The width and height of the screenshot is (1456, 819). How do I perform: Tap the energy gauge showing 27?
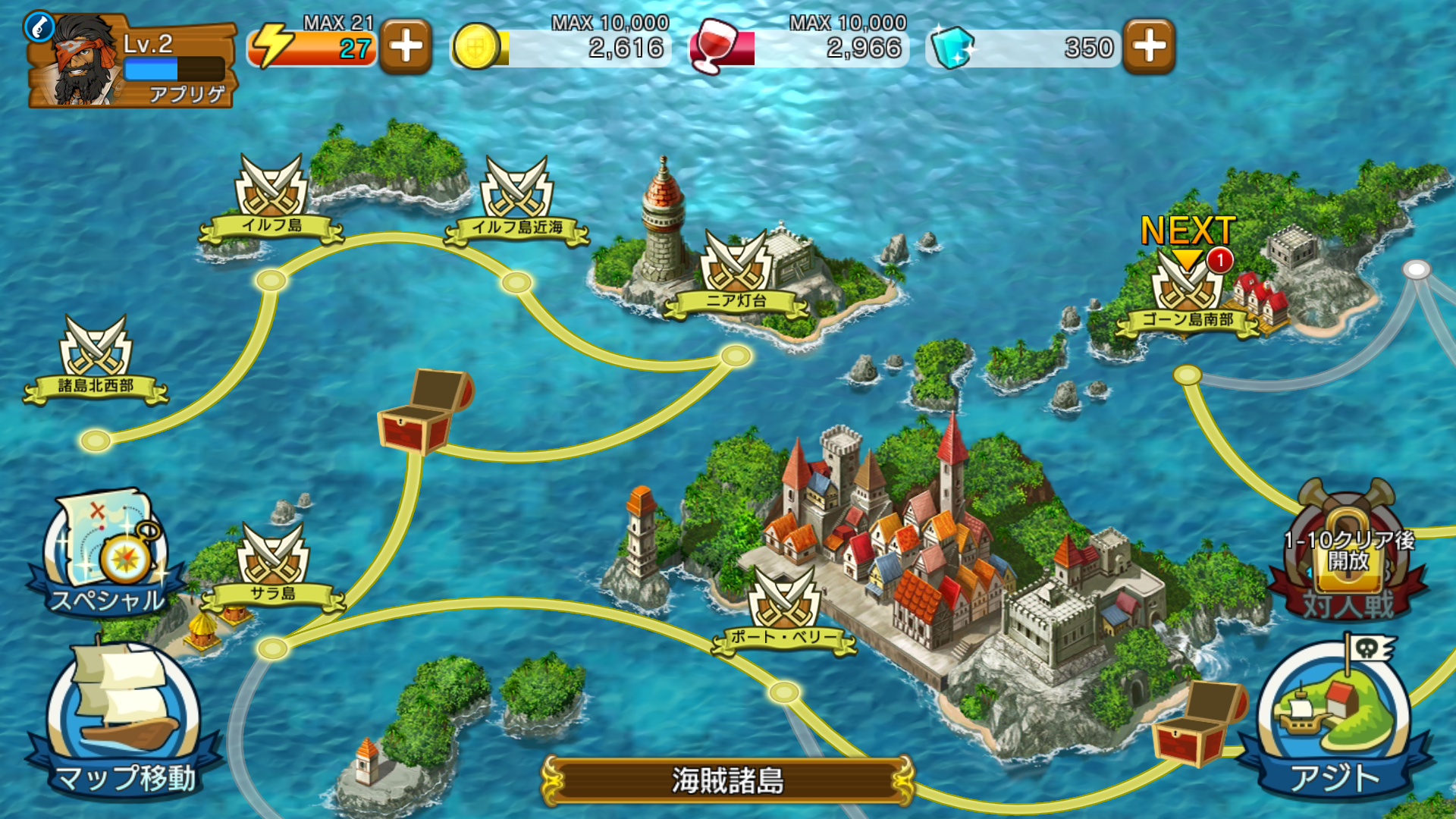pos(311,47)
